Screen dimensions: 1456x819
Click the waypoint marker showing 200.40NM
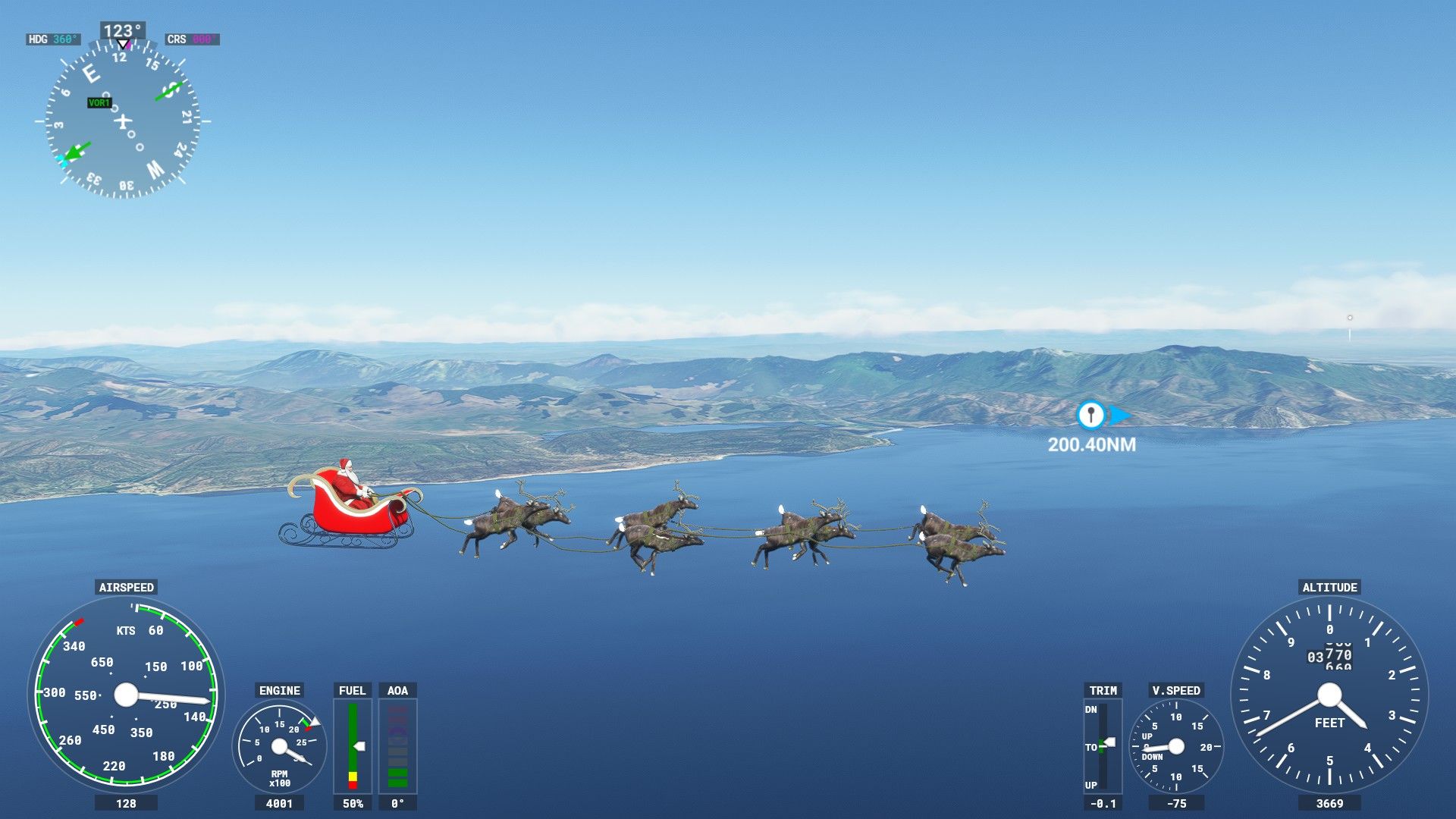pos(1091,416)
